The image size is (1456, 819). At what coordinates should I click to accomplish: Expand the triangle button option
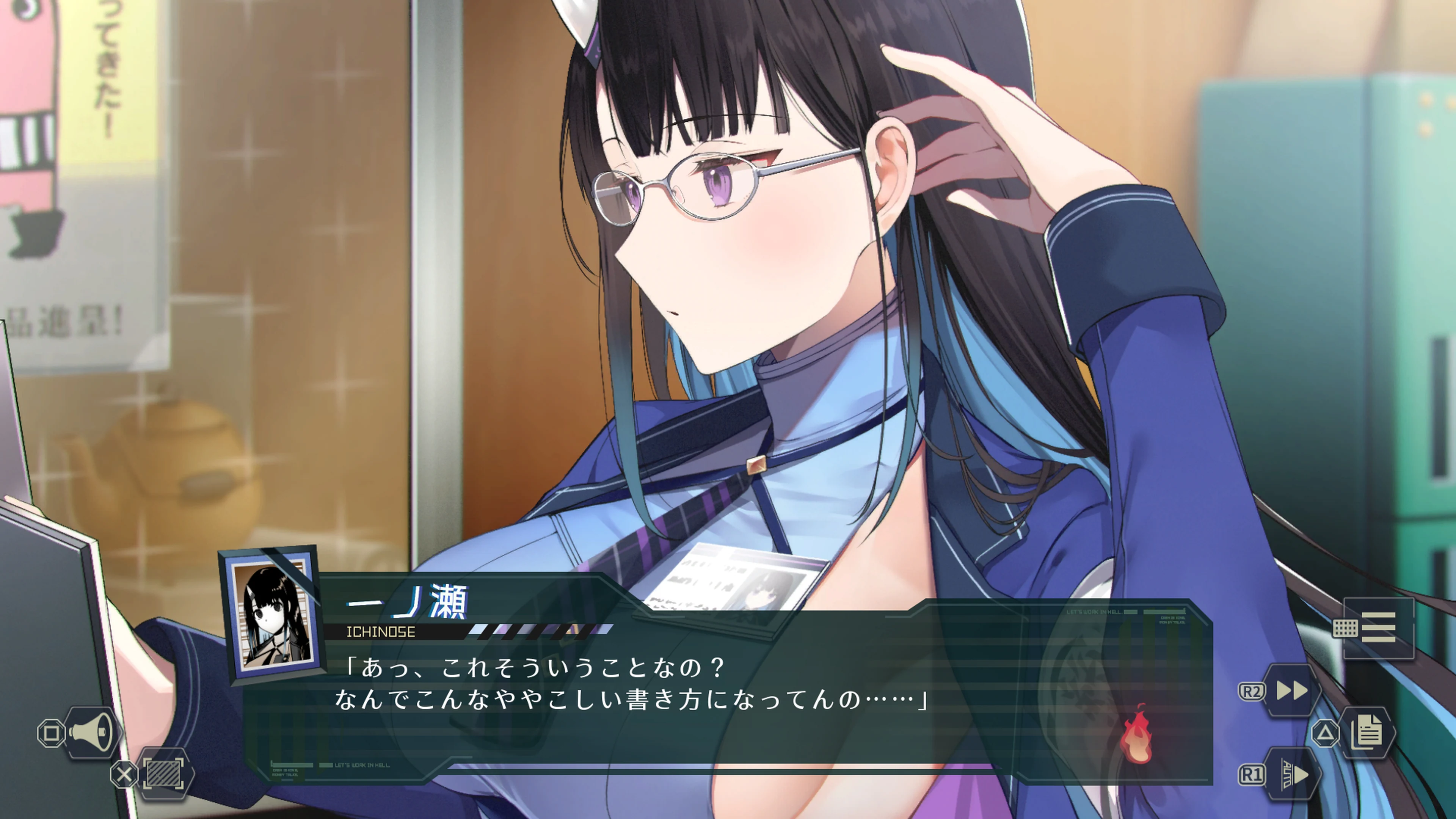[1326, 734]
